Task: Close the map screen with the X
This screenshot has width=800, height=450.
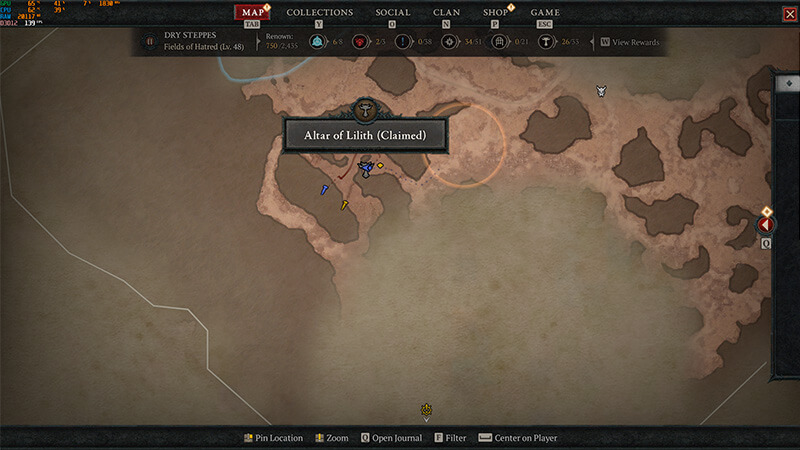Action: 790,13
